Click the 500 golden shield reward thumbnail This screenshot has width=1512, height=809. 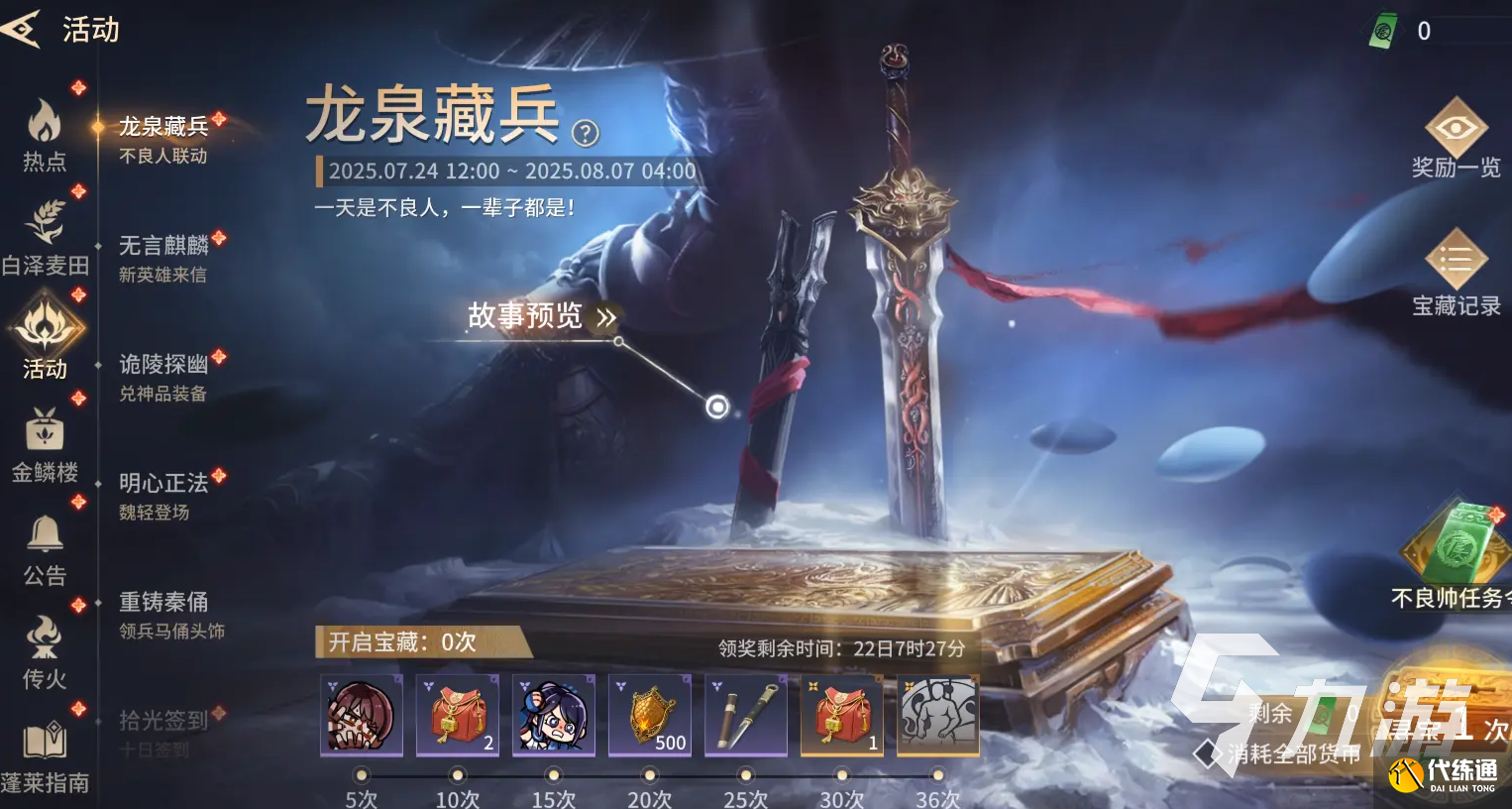click(650, 714)
